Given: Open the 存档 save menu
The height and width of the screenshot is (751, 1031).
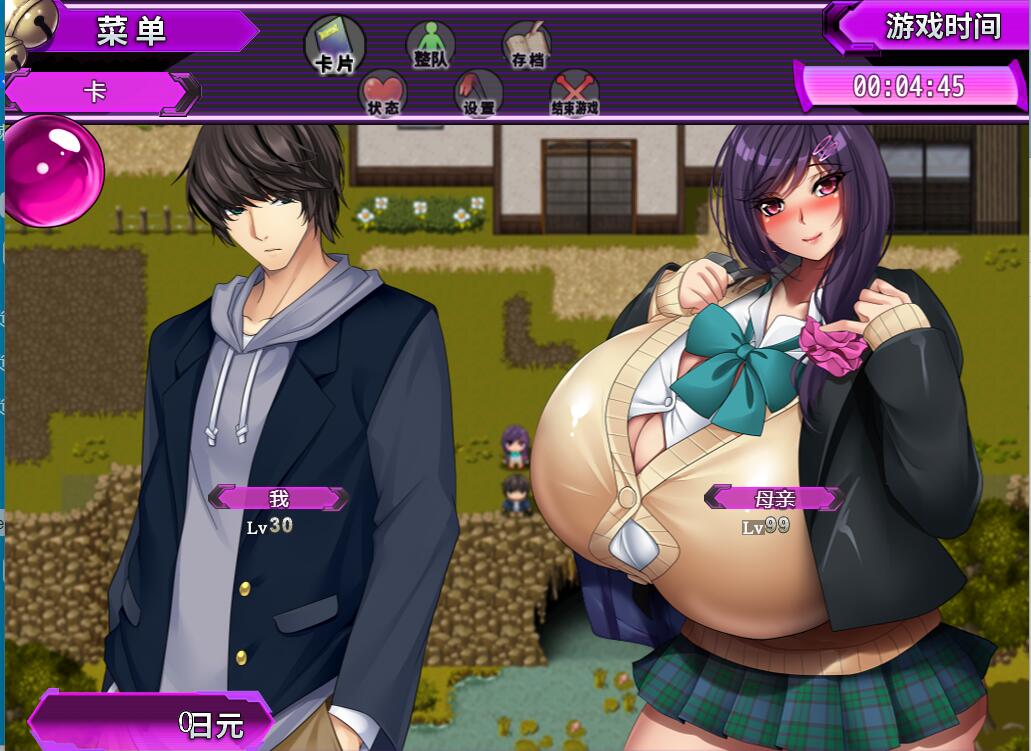Looking at the screenshot, I should [527, 46].
